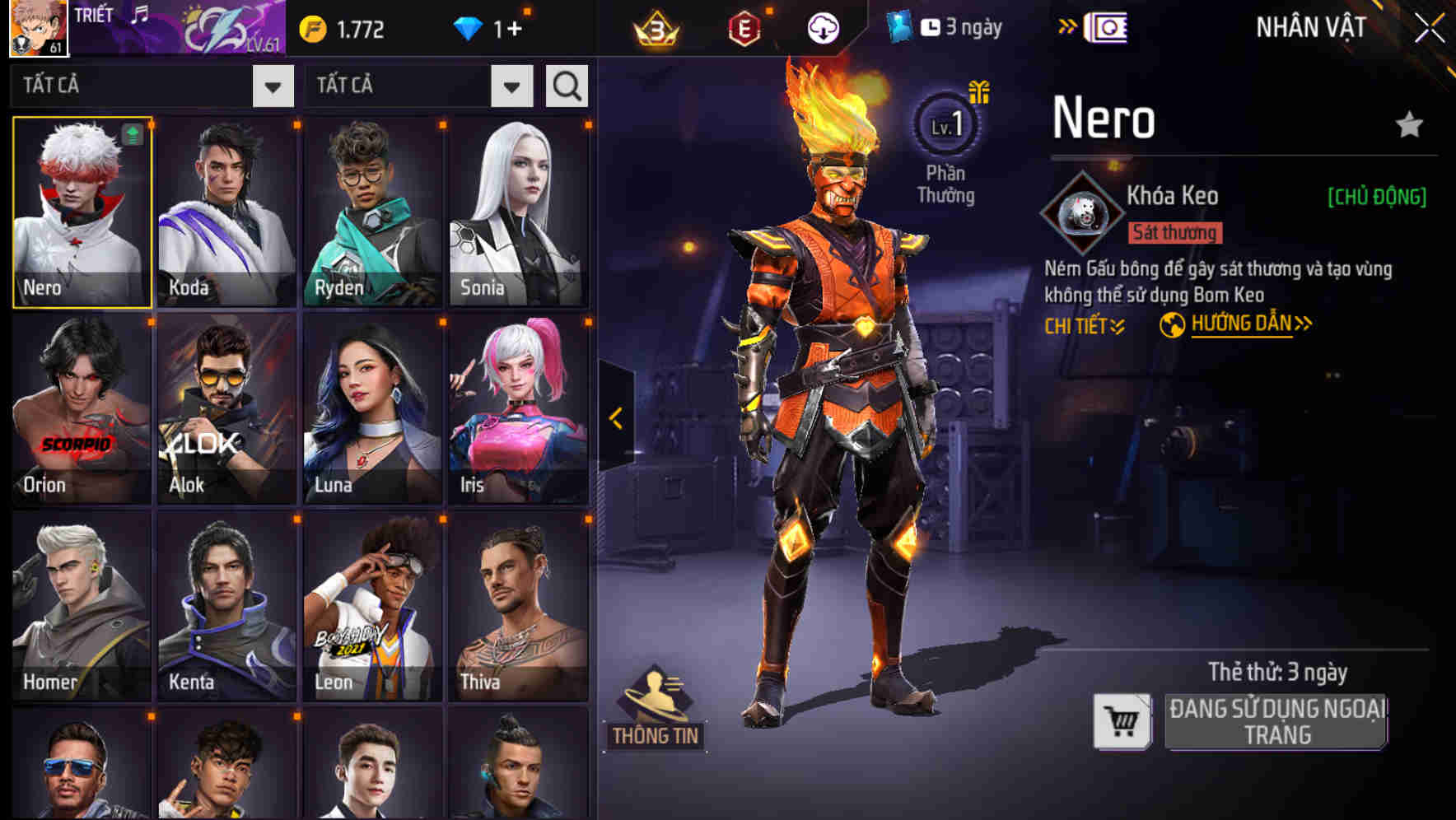Screen dimensions: 1456x820
Task: Switch to the NHÂN VẬT tab
Action: click(x=1311, y=26)
